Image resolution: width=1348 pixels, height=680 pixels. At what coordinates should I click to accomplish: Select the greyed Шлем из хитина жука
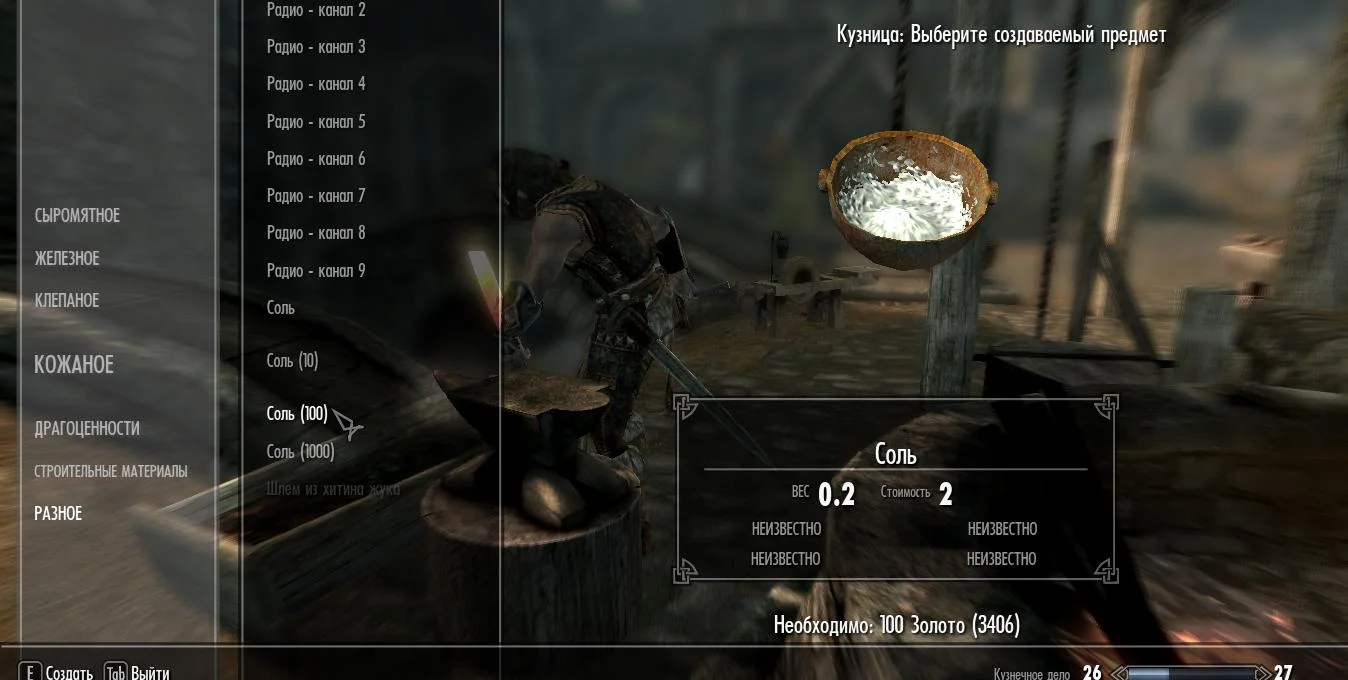coord(333,489)
